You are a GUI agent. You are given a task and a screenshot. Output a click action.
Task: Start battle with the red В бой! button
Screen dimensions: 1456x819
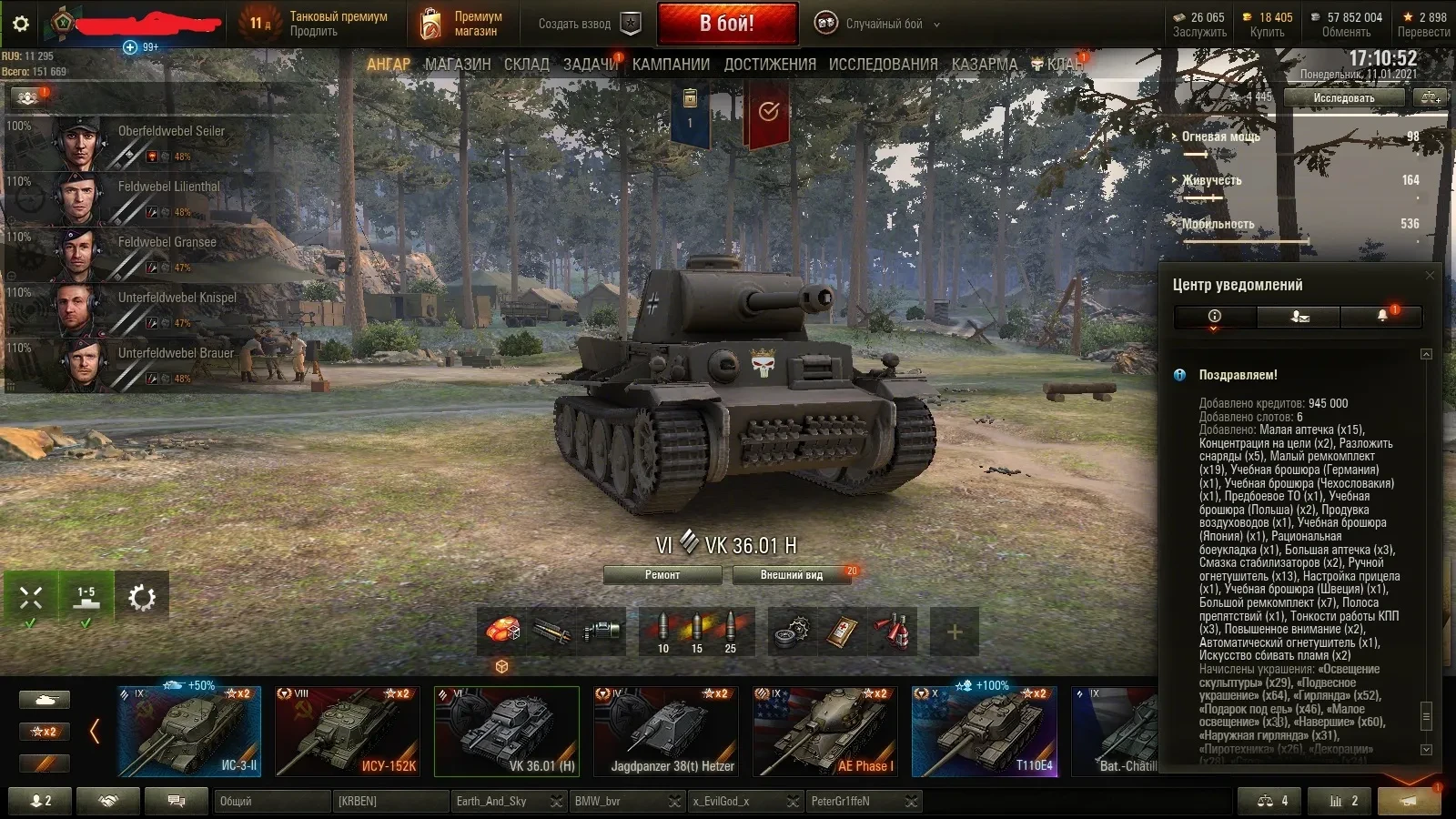point(727,24)
